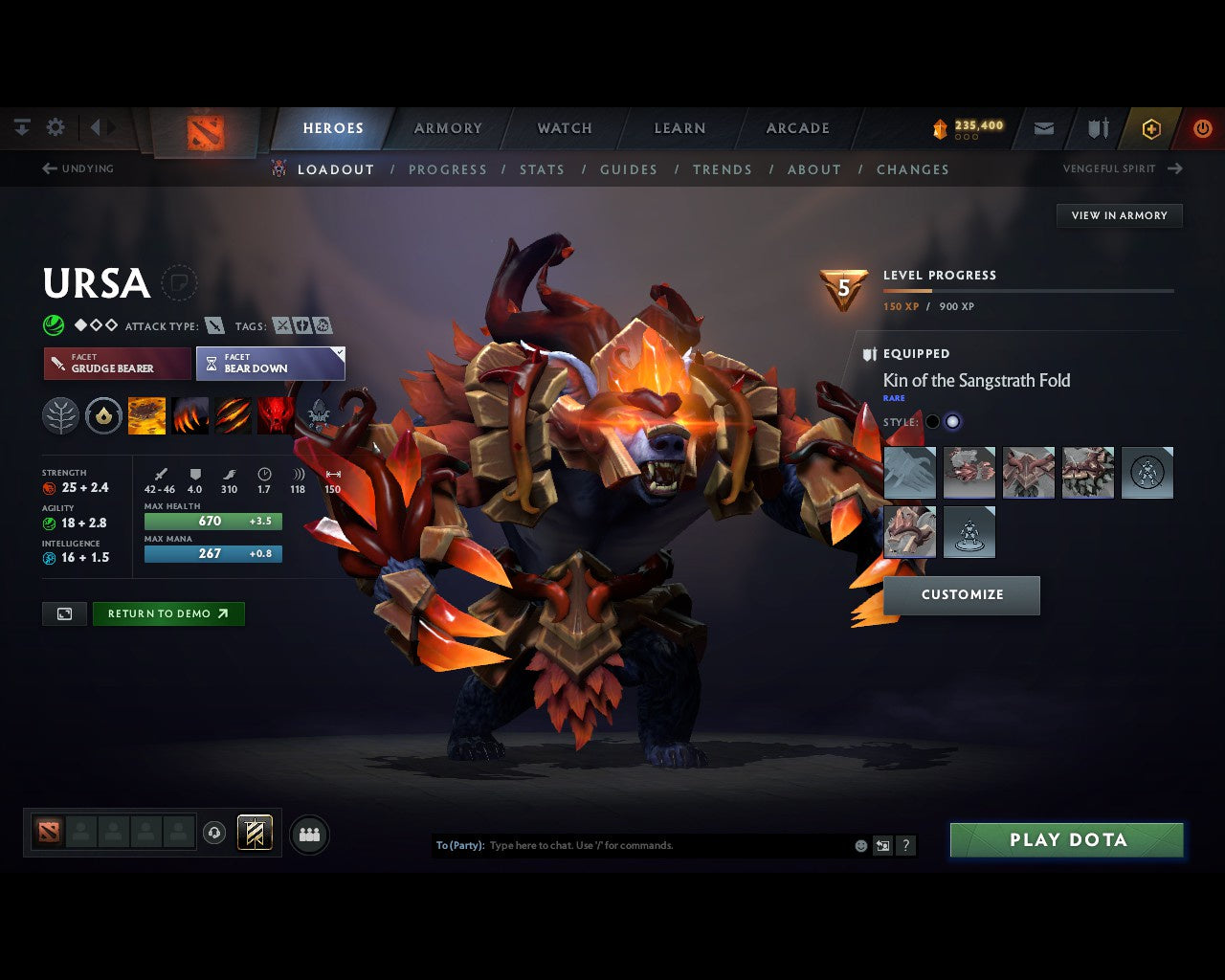Open the Dota 2 mail inbox icon

(x=1043, y=128)
